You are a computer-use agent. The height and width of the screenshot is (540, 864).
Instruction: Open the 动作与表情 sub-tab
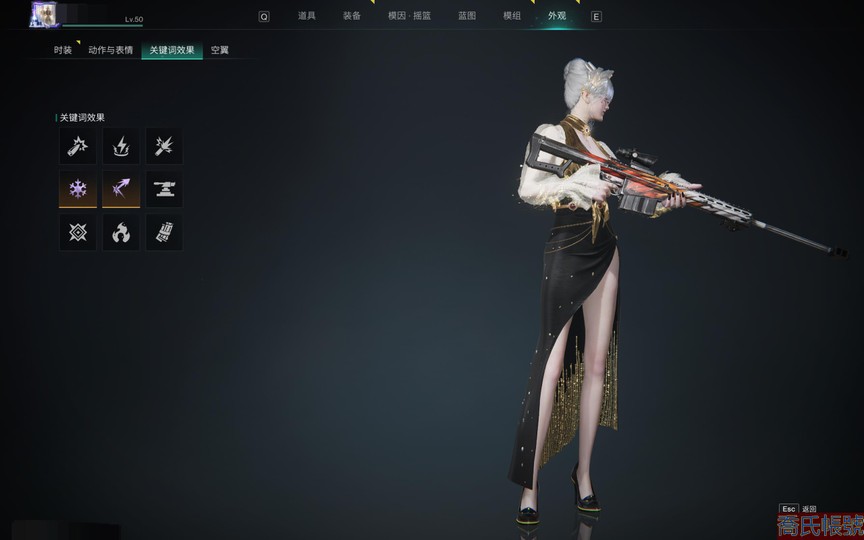[110, 50]
